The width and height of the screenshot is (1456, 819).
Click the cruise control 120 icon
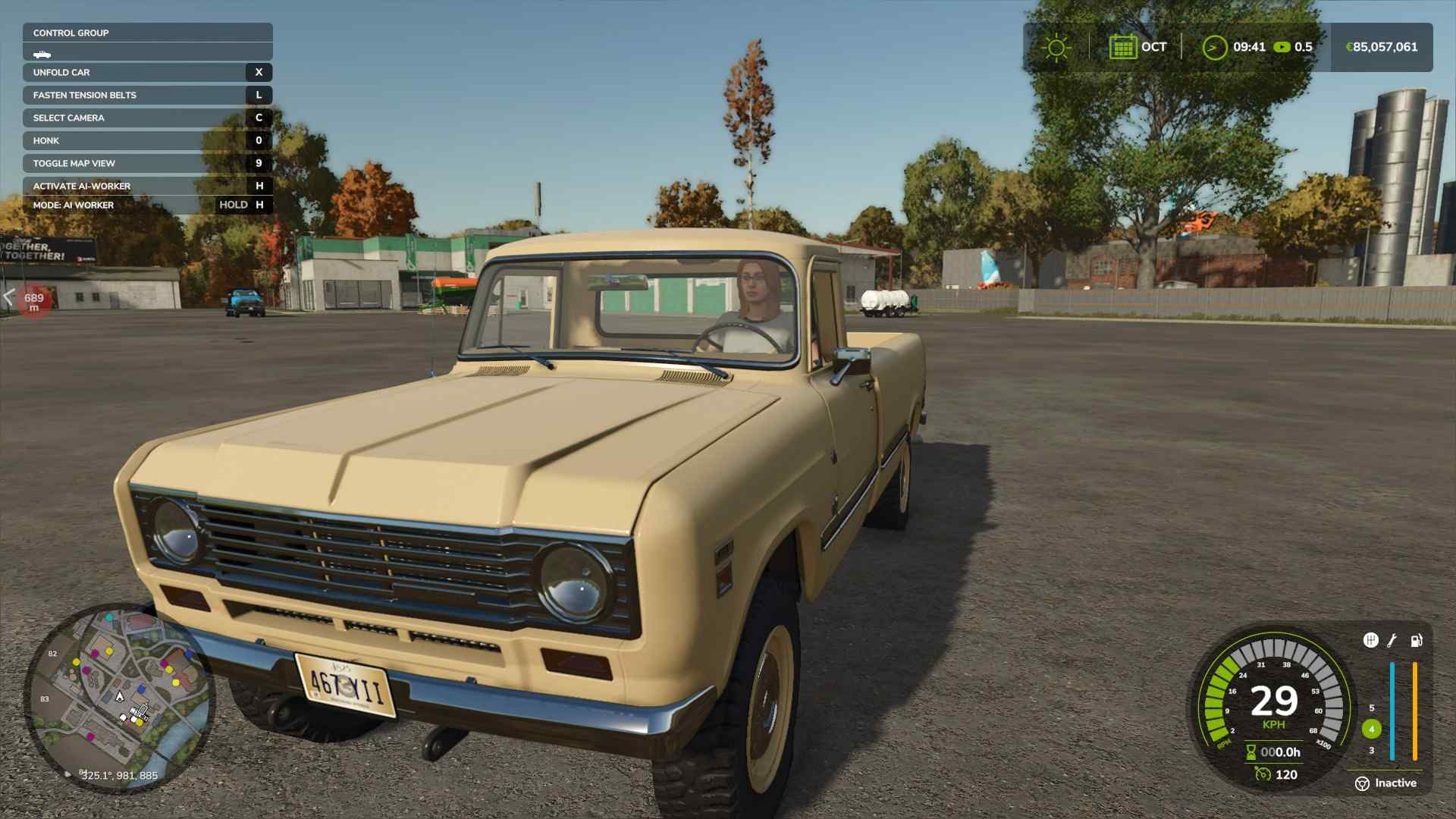[1263, 774]
